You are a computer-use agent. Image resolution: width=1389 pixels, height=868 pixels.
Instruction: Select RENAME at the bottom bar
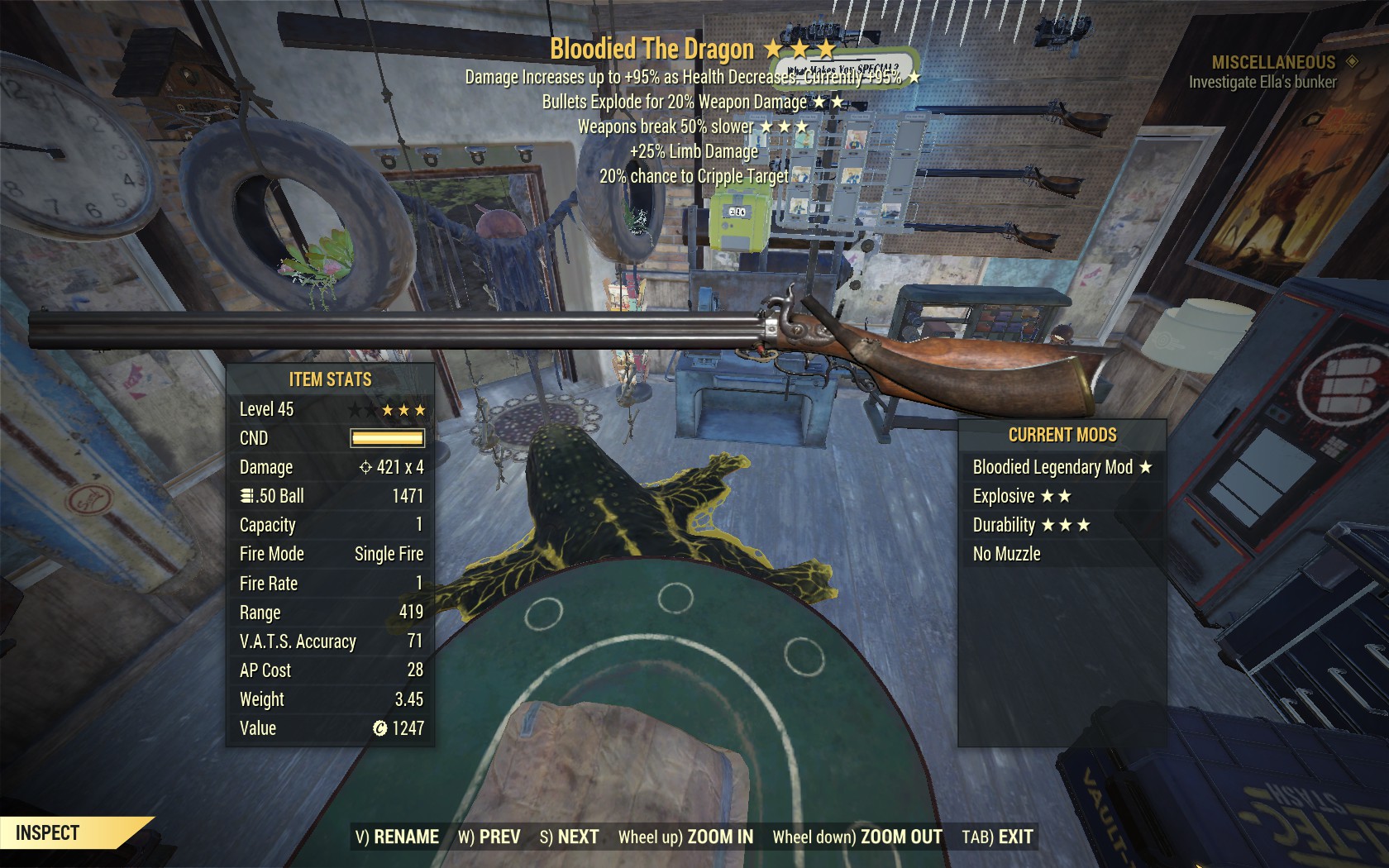[405, 837]
